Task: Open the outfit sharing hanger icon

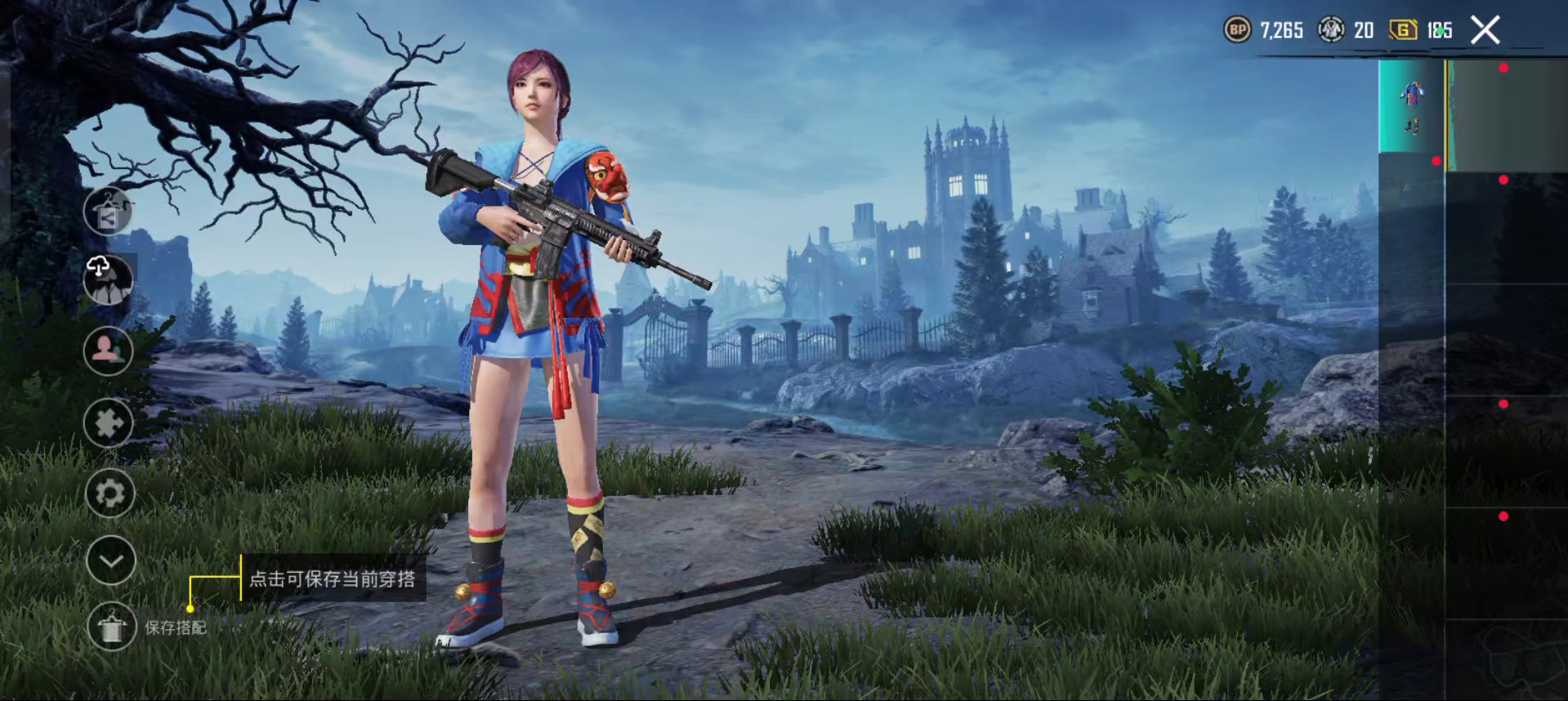Action: [109, 210]
